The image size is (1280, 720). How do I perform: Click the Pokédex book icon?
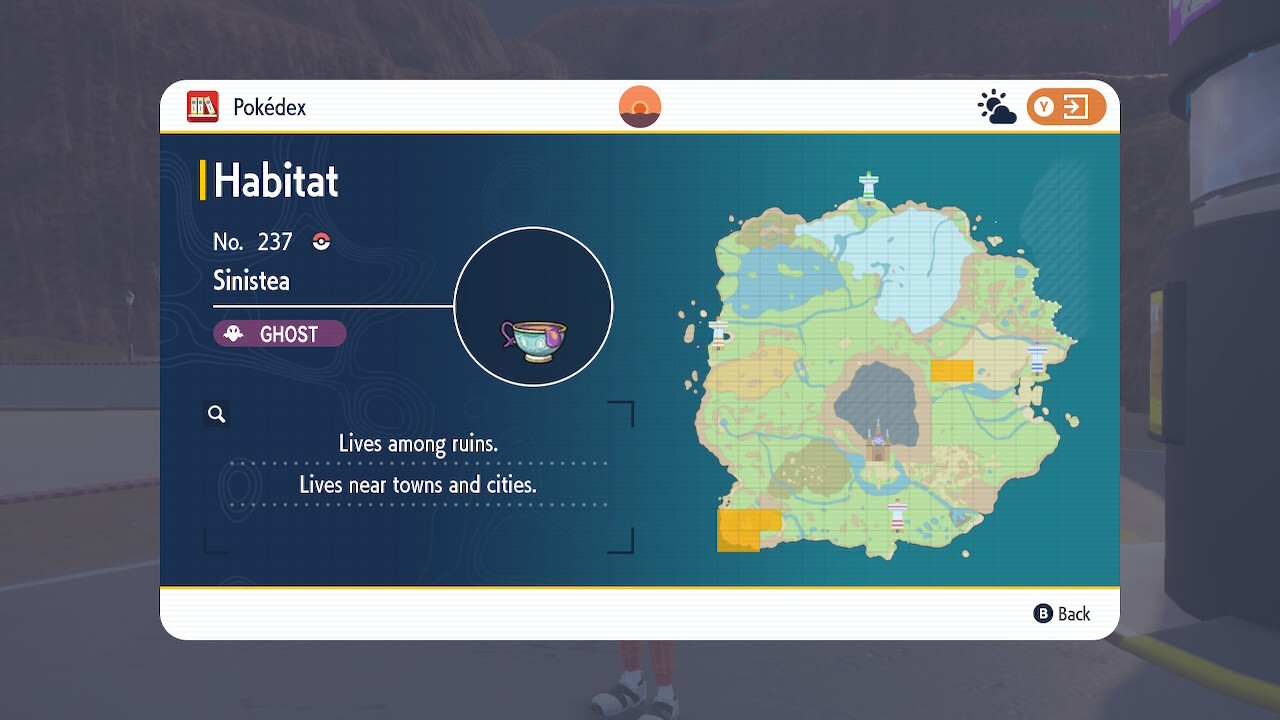[x=203, y=106]
